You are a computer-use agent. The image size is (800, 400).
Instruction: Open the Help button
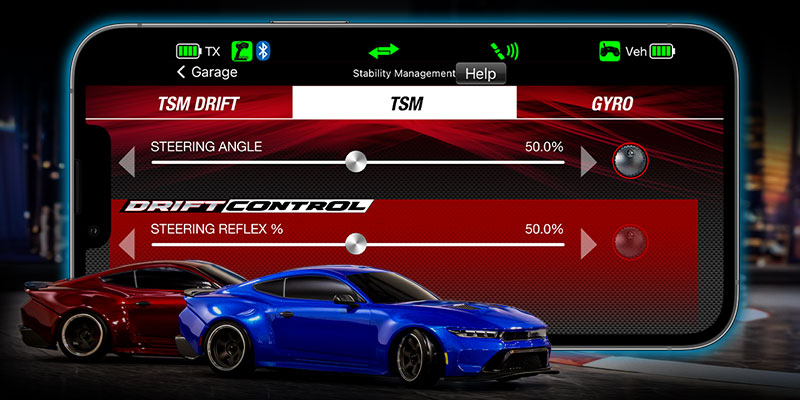480,73
